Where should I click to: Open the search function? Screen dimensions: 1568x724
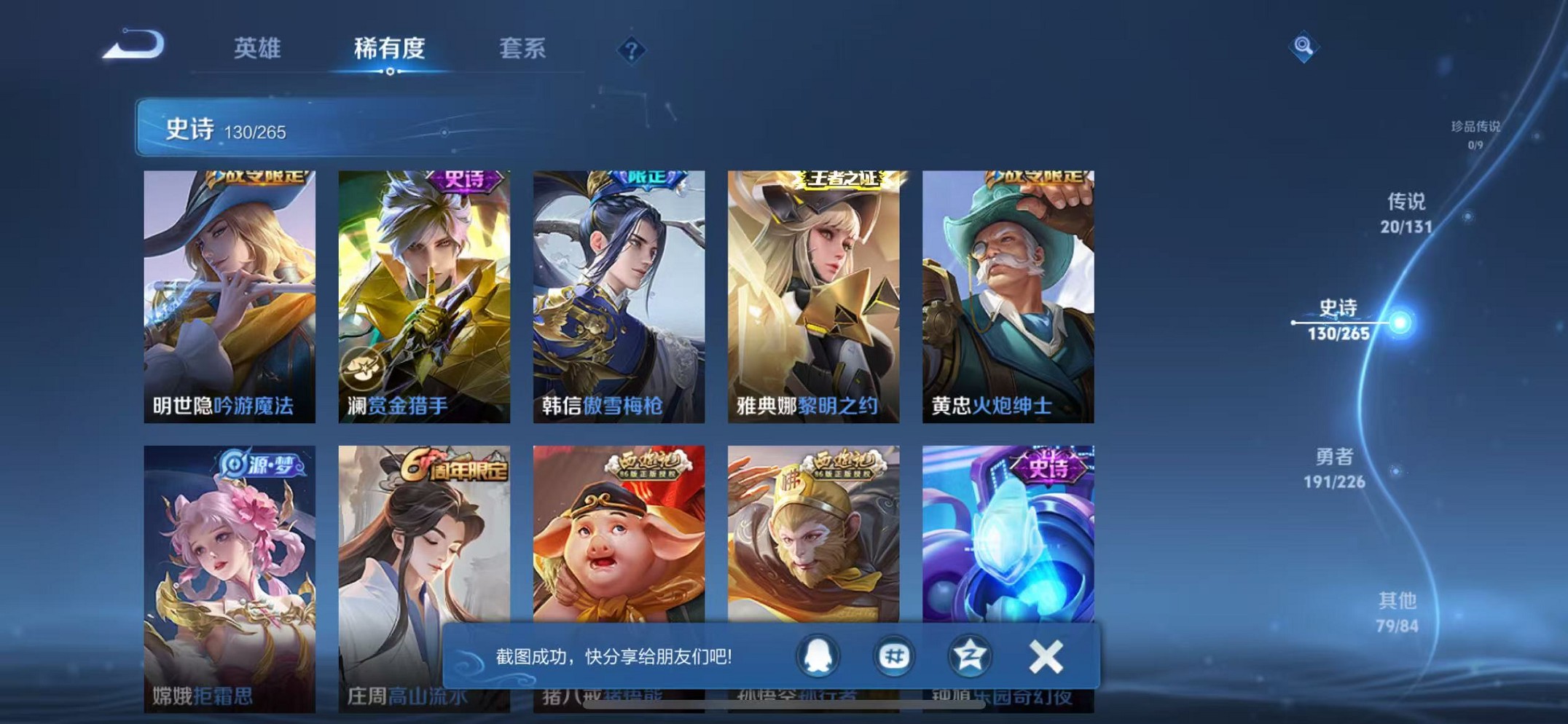[1304, 47]
